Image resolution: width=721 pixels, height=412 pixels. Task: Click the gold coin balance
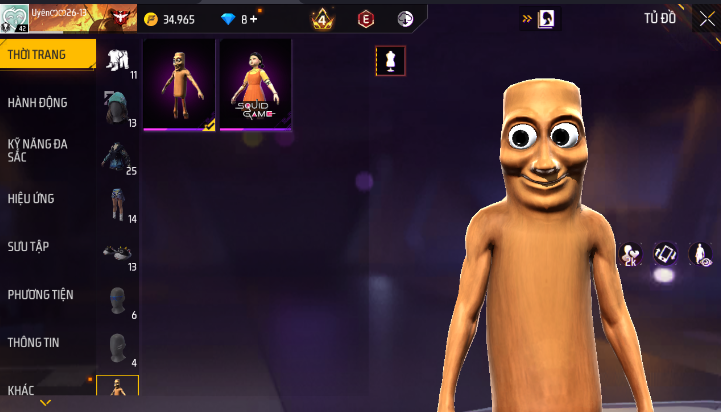pos(170,19)
